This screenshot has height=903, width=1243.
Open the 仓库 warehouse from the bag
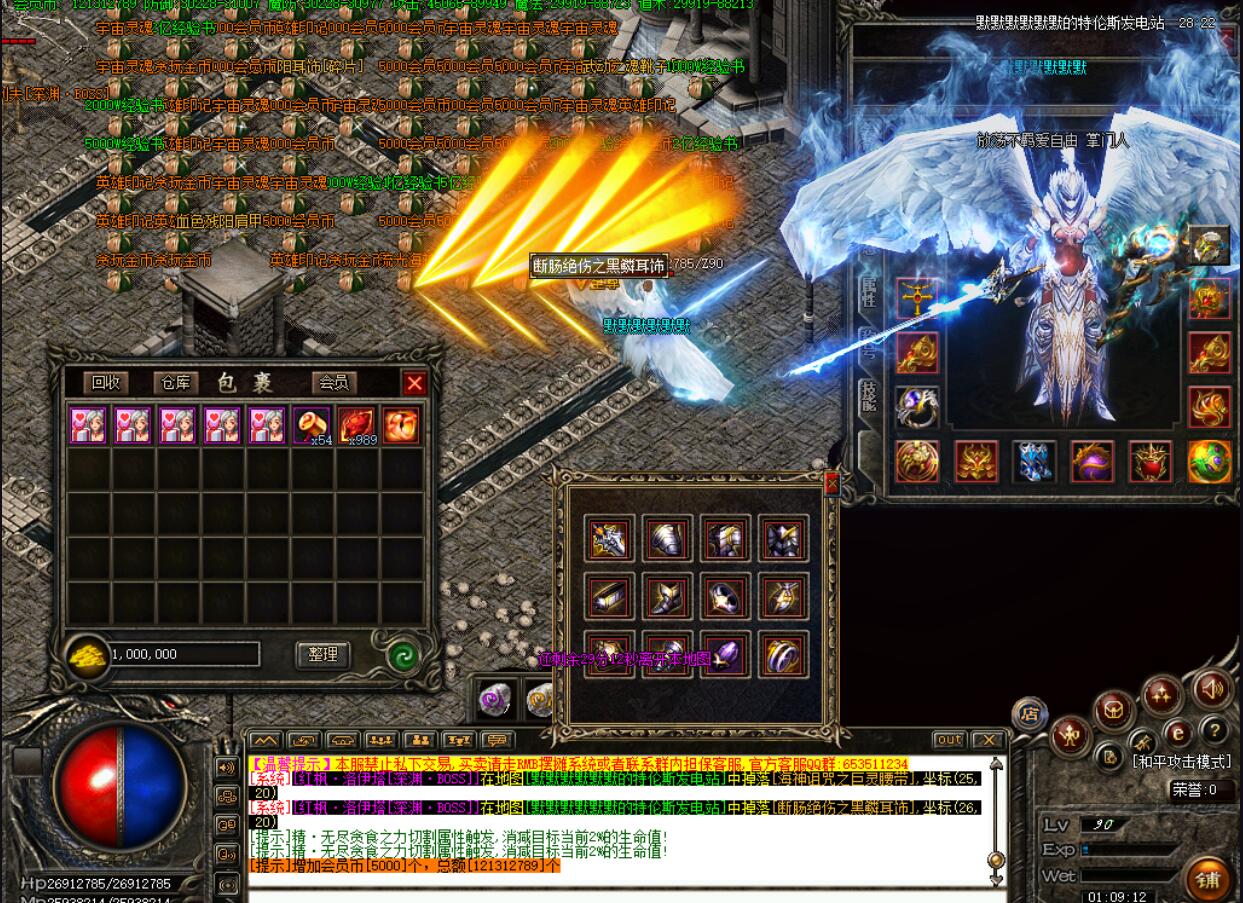pyautogui.click(x=175, y=382)
